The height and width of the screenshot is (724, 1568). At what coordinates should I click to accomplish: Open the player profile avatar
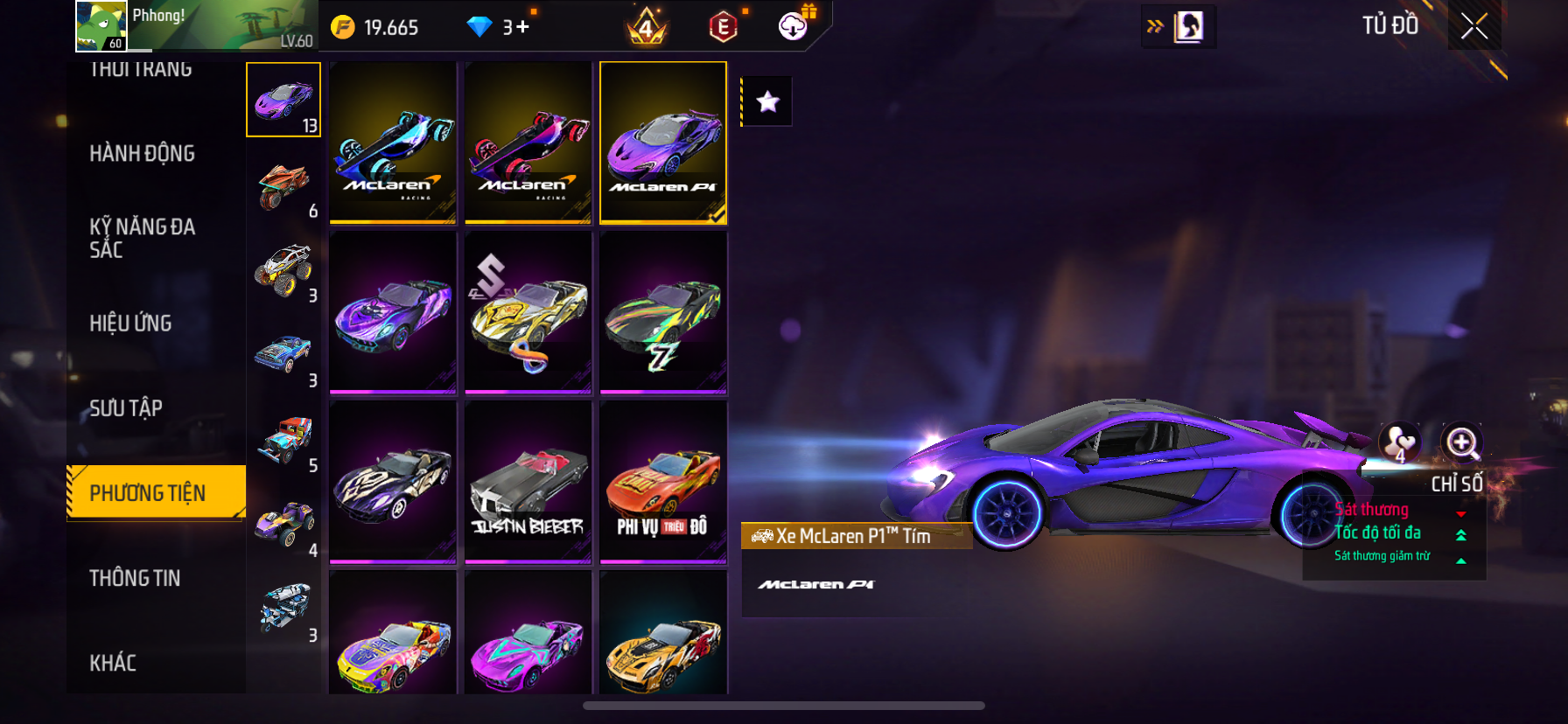(x=101, y=26)
